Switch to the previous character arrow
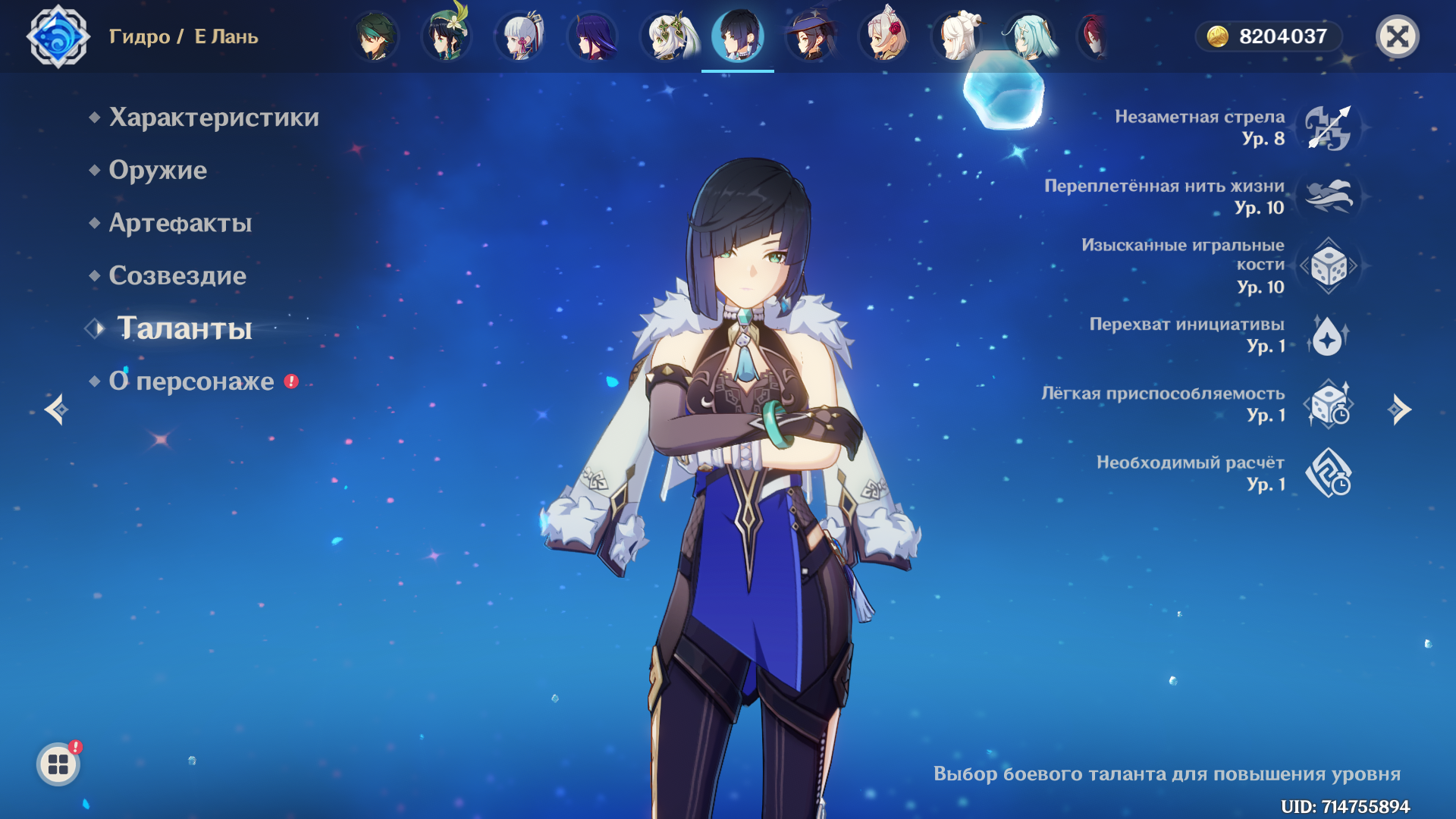 pos(56,409)
